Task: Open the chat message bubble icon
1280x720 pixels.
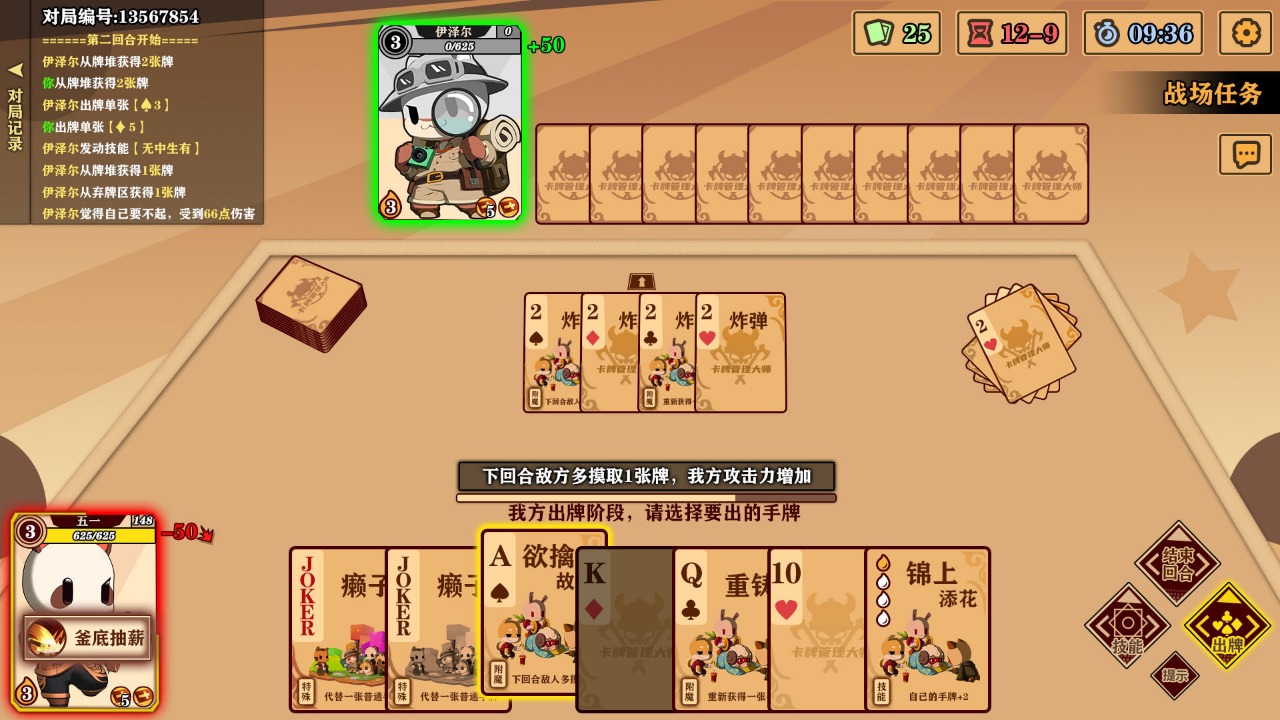Action: [x=1244, y=155]
